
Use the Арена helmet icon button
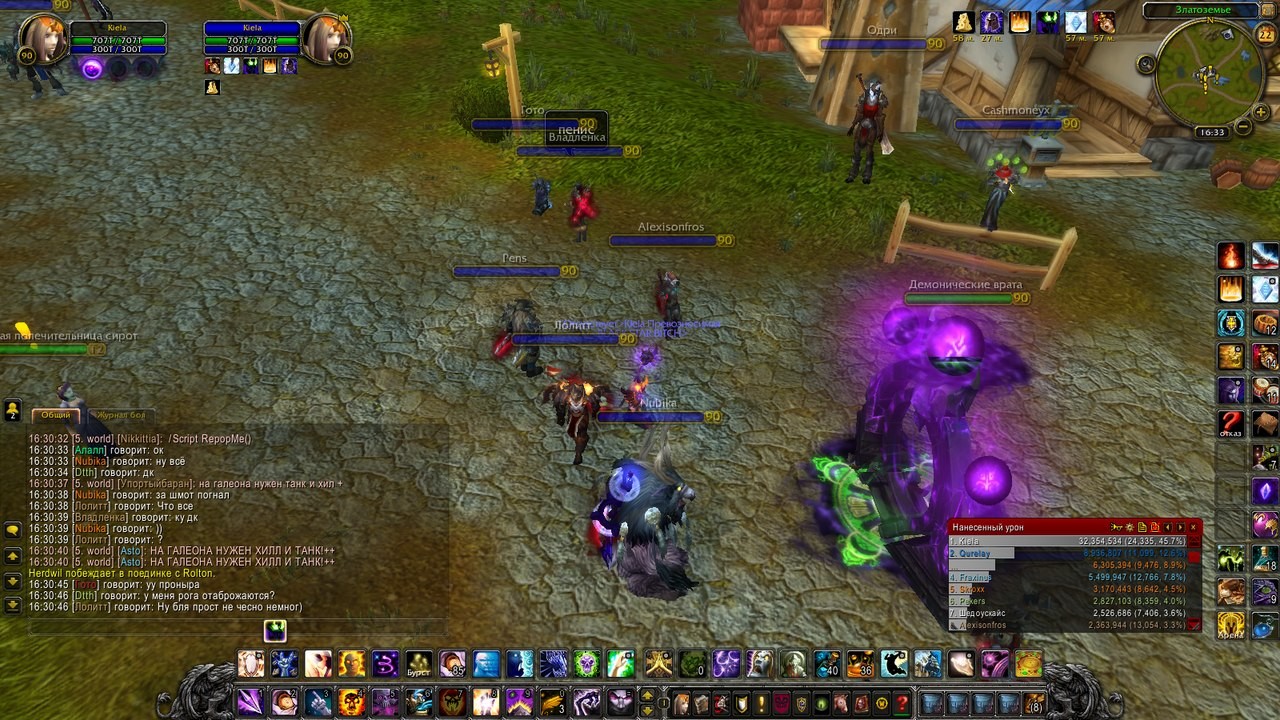click(1231, 625)
